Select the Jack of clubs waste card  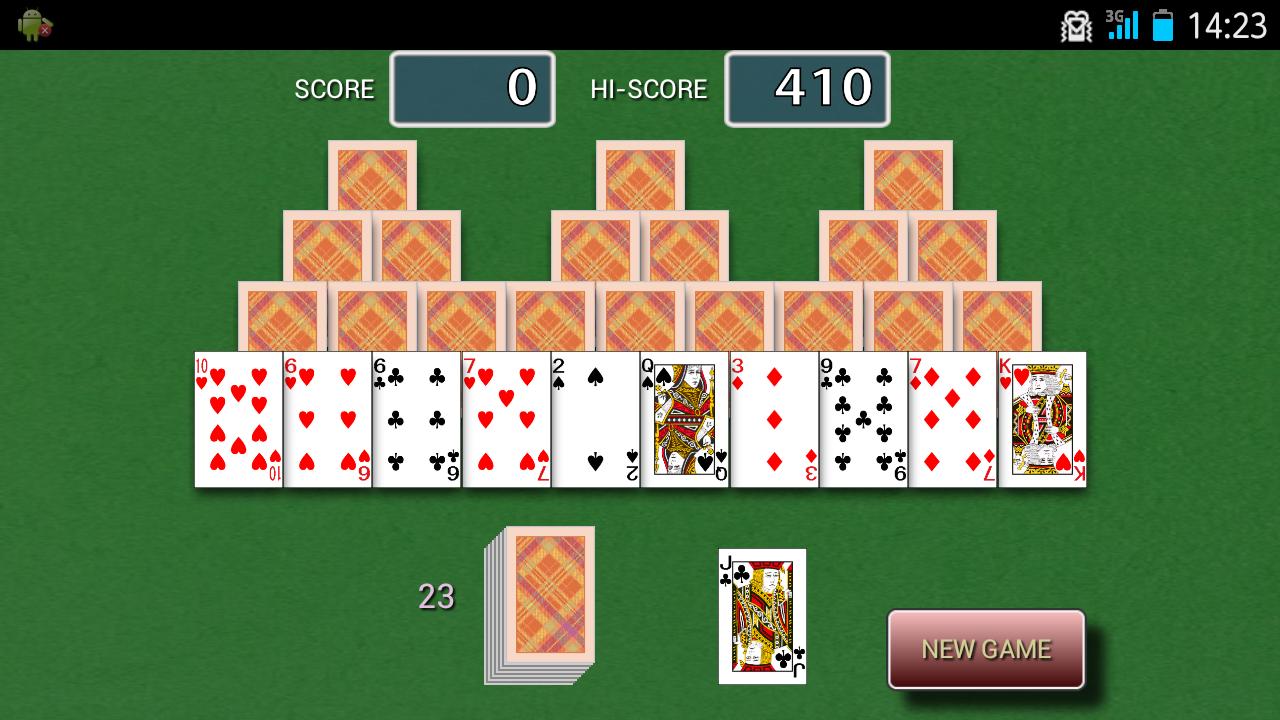(762, 615)
